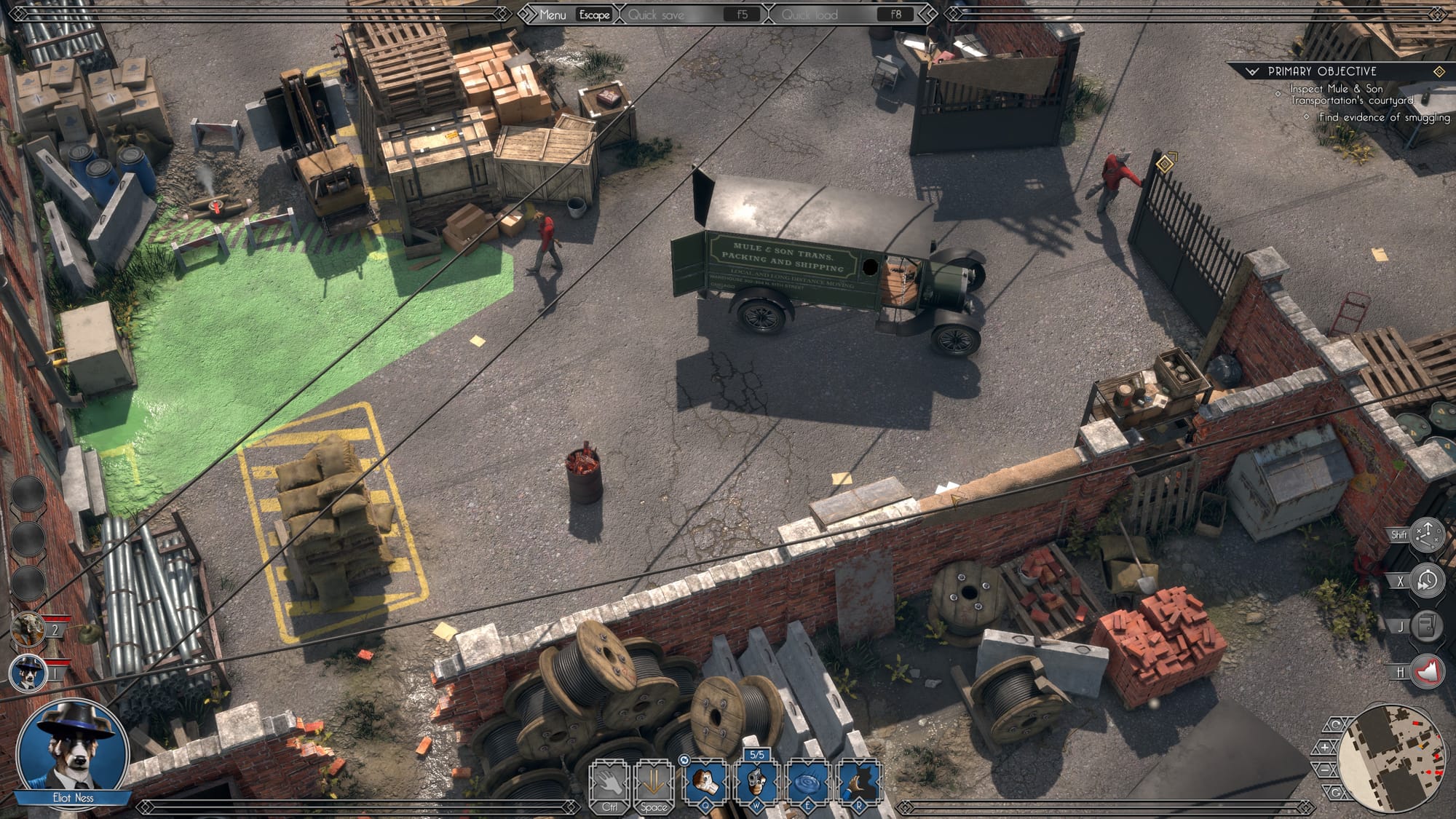Open the game Menu
Image resolution: width=1456 pixels, height=819 pixels.
tap(552, 15)
